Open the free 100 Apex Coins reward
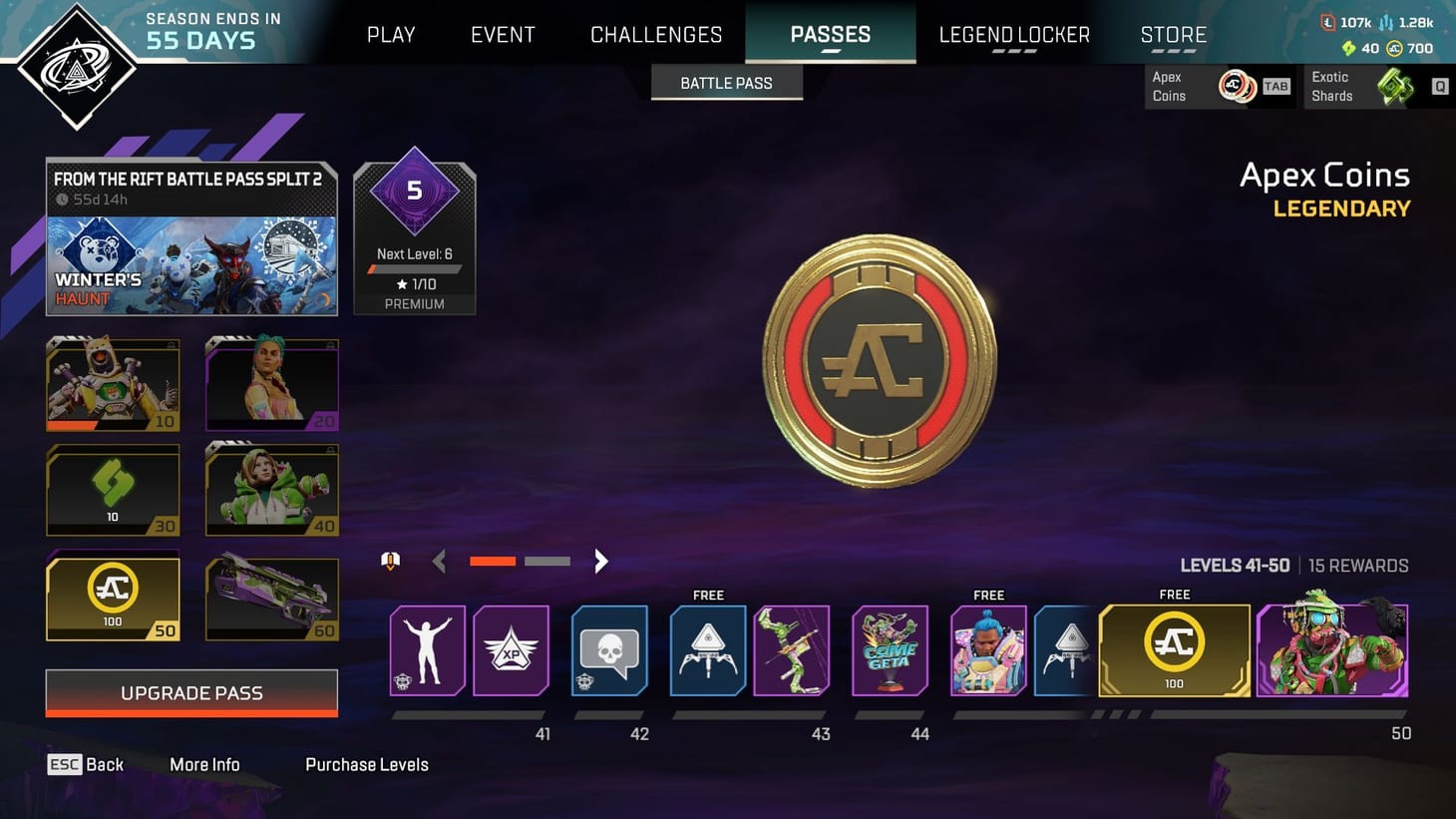This screenshot has width=1456, height=819. pos(1174,649)
